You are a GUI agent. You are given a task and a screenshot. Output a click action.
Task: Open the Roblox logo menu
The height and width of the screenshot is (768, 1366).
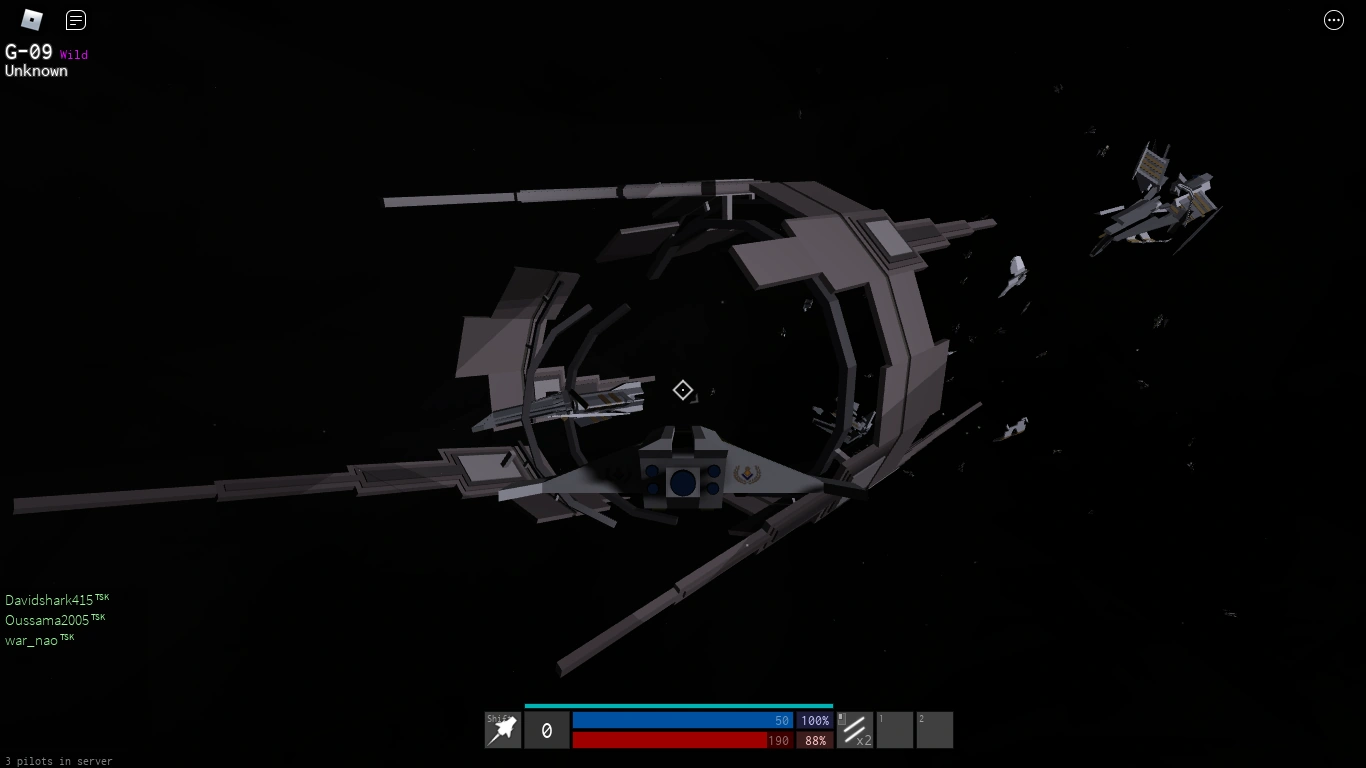[30, 19]
